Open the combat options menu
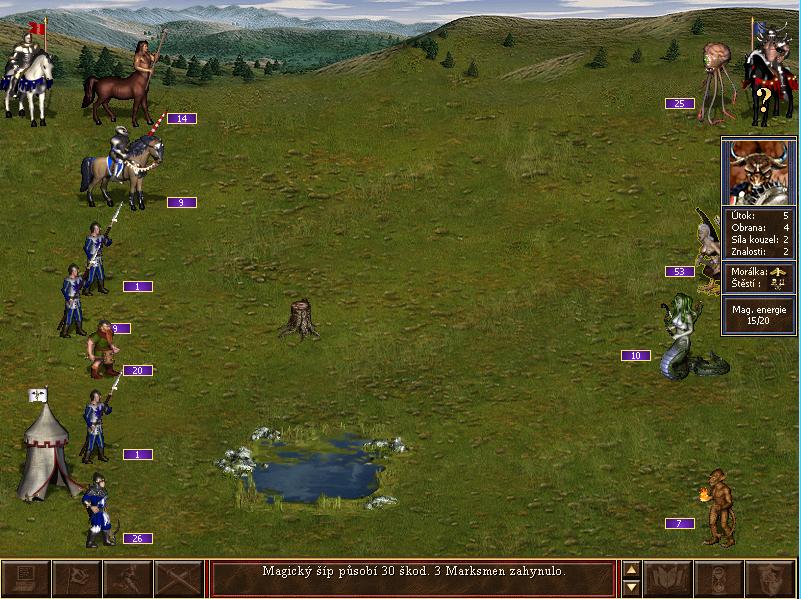This screenshot has height=599, width=801. click(25, 579)
